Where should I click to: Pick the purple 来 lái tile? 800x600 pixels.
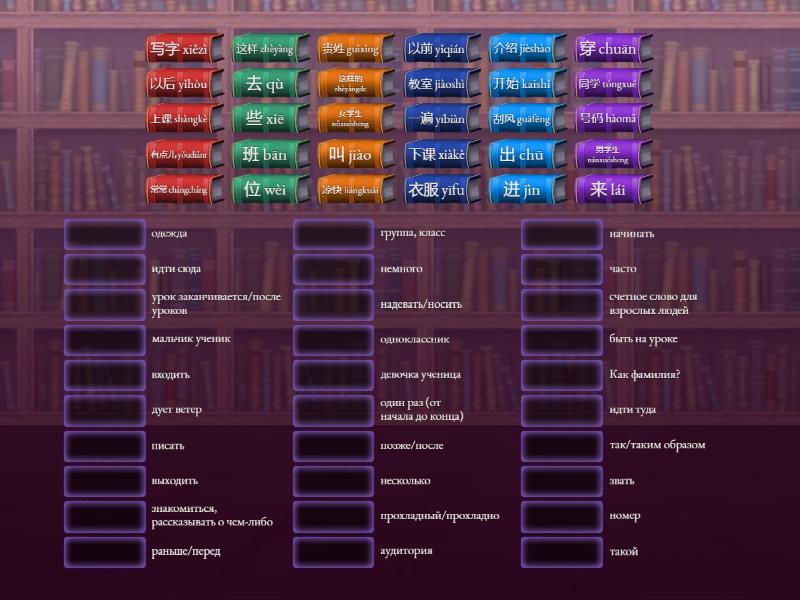point(607,190)
